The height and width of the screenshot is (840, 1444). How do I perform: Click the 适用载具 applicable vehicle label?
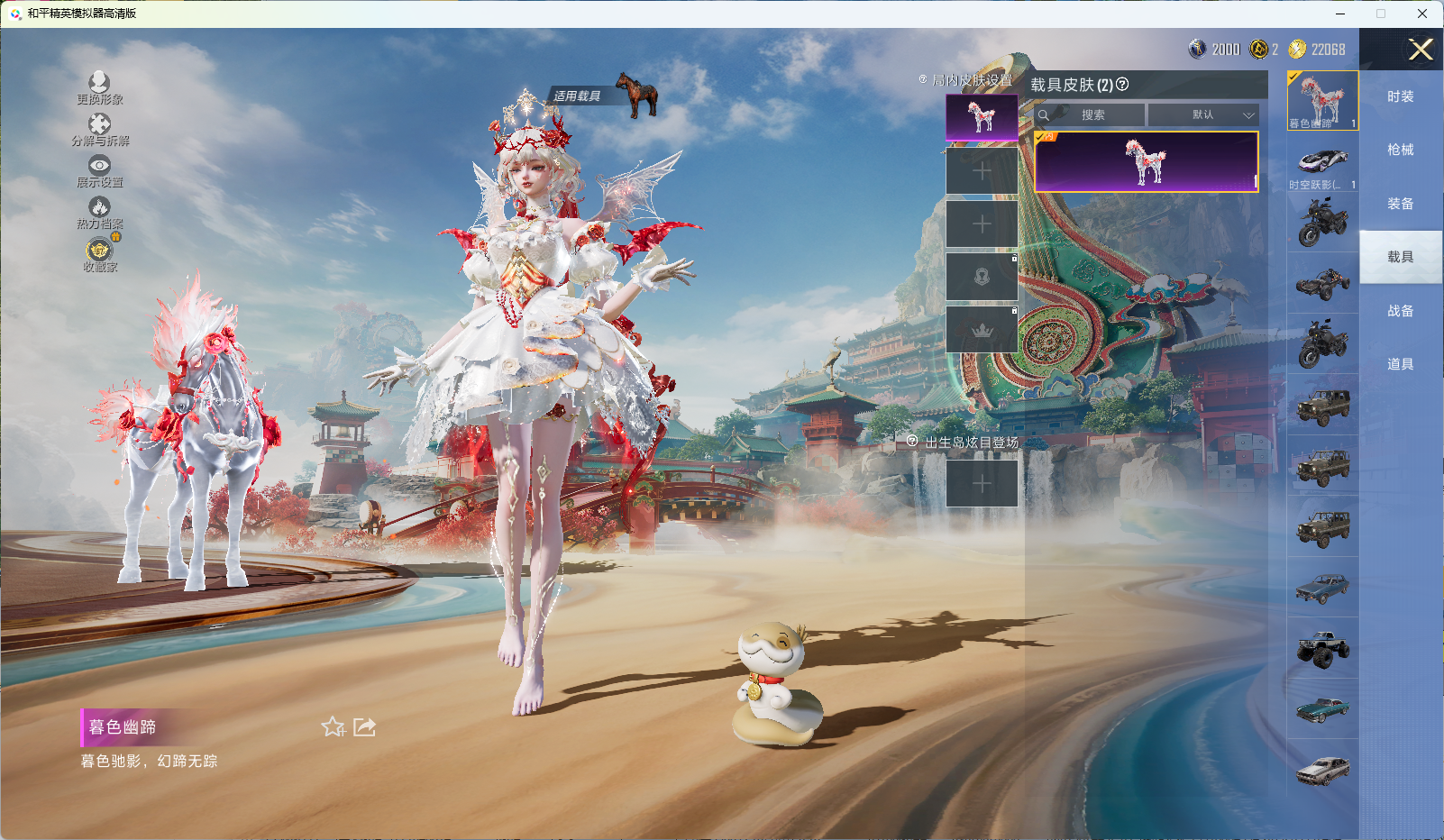point(578,96)
